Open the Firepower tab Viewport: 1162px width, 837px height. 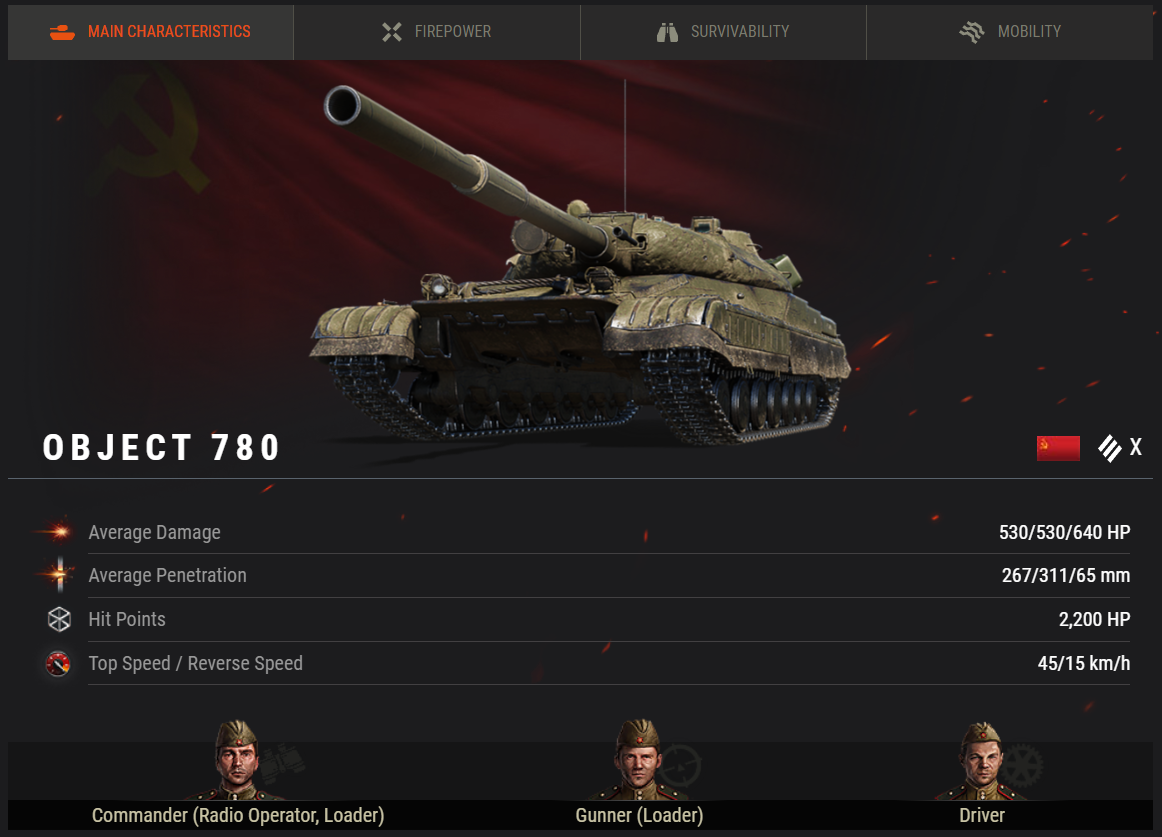(x=436, y=32)
